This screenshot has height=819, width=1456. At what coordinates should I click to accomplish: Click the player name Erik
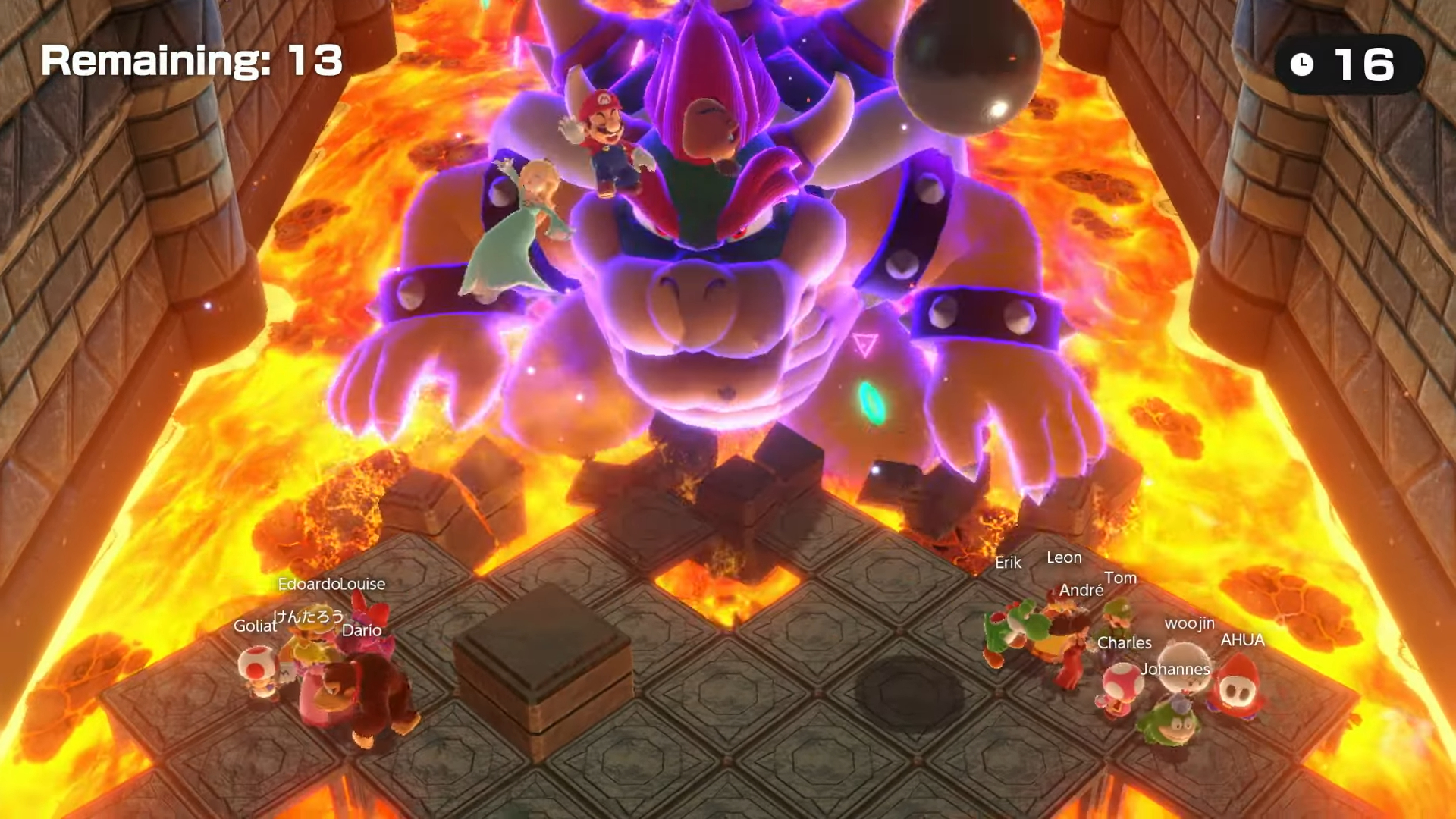pyautogui.click(x=1006, y=563)
